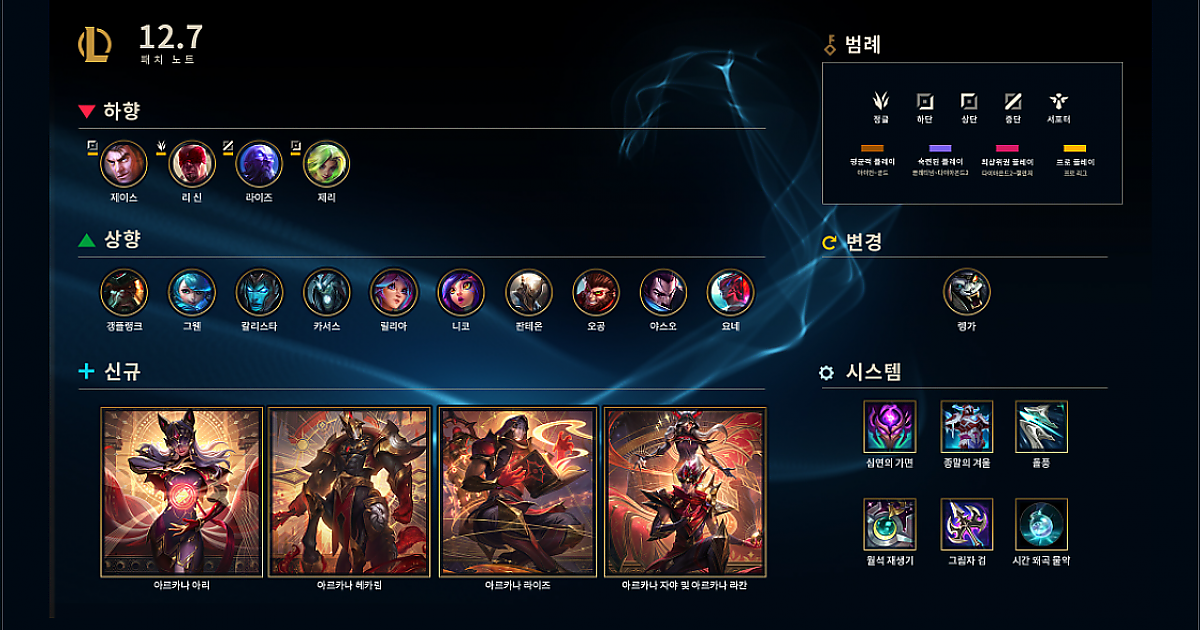
Task: Click the Moonstone Renewer item icon
Action: tap(890, 524)
